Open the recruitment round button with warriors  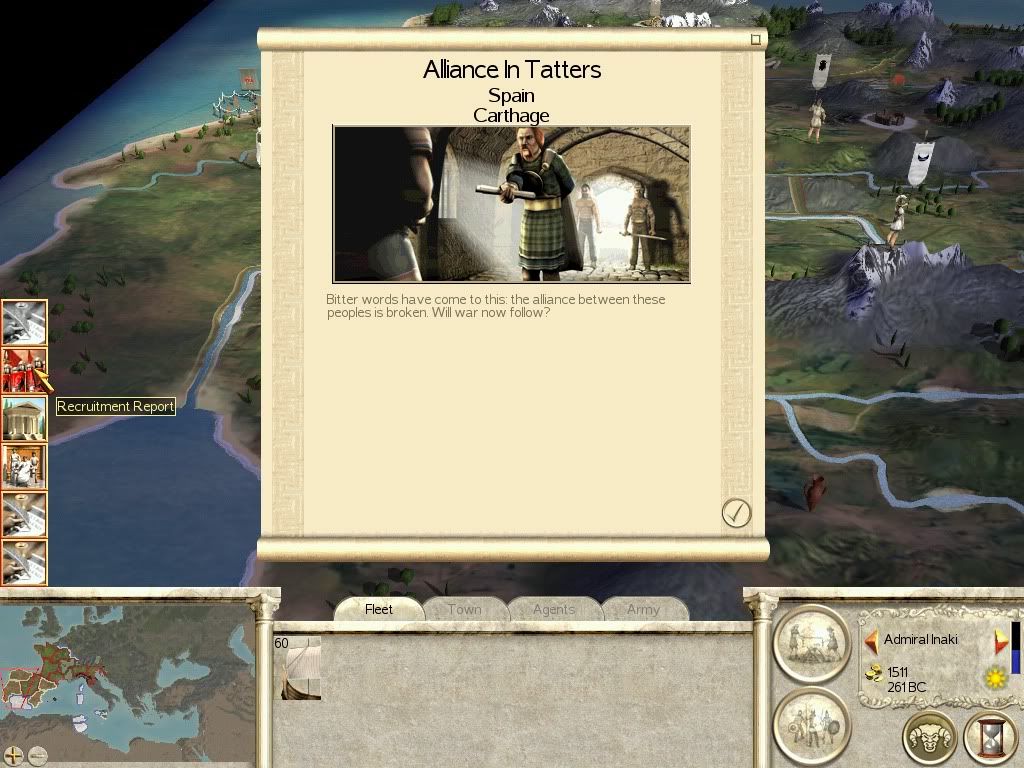point(811,724)
